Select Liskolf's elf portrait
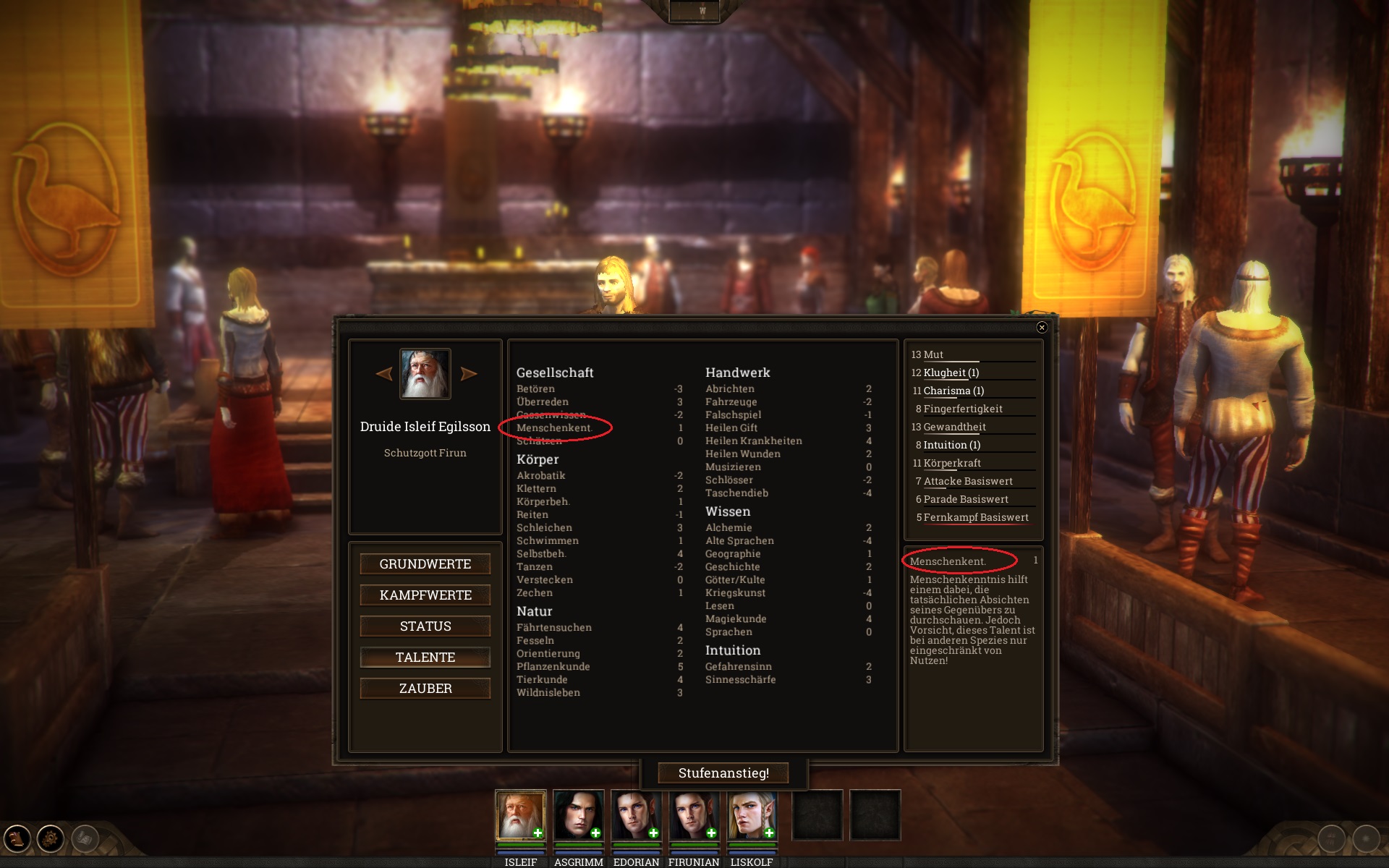The height and width of the screenshot is (868, 1389). [752, 815]
